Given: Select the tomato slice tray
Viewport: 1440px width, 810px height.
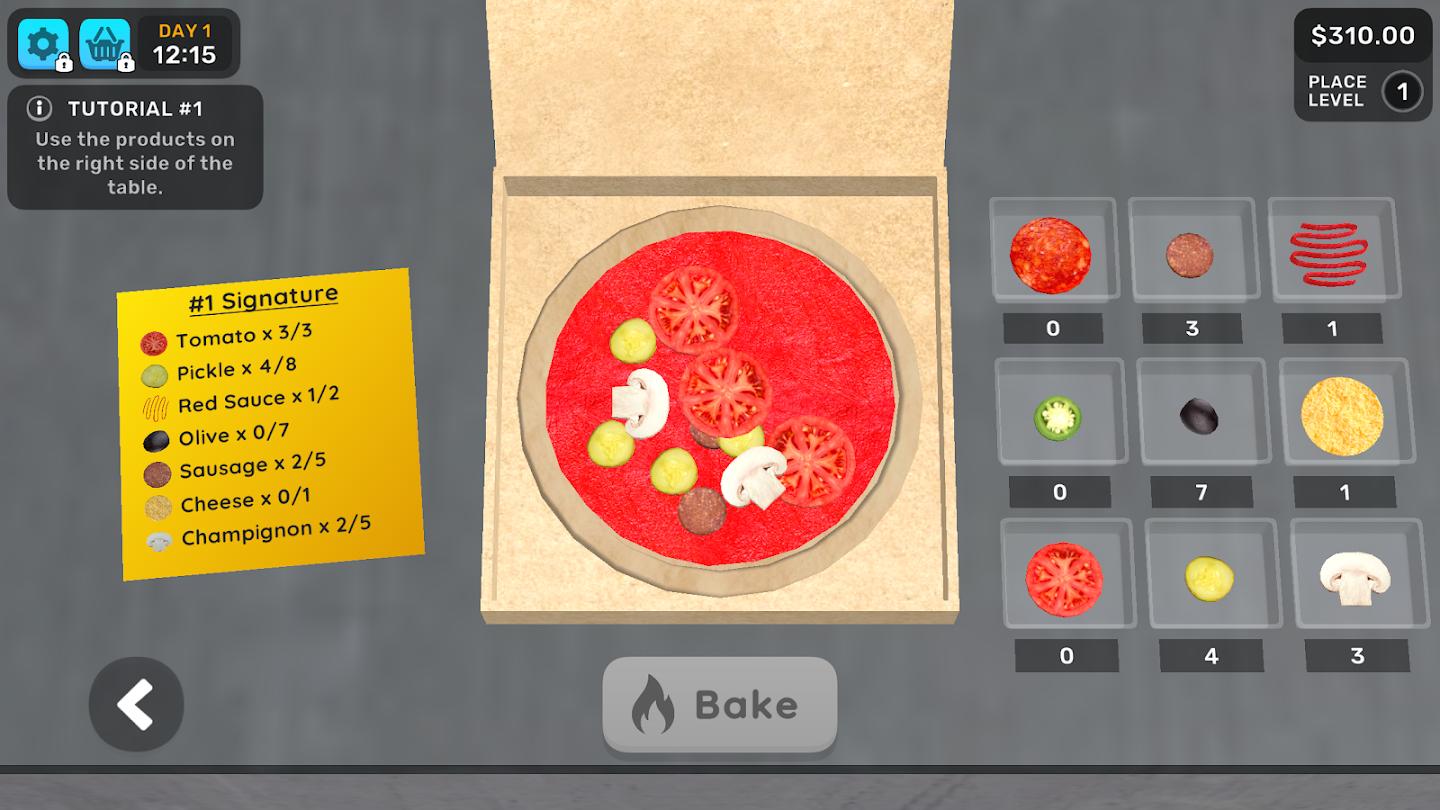Looking at the screenshot, I should [x=1064, y=579].
